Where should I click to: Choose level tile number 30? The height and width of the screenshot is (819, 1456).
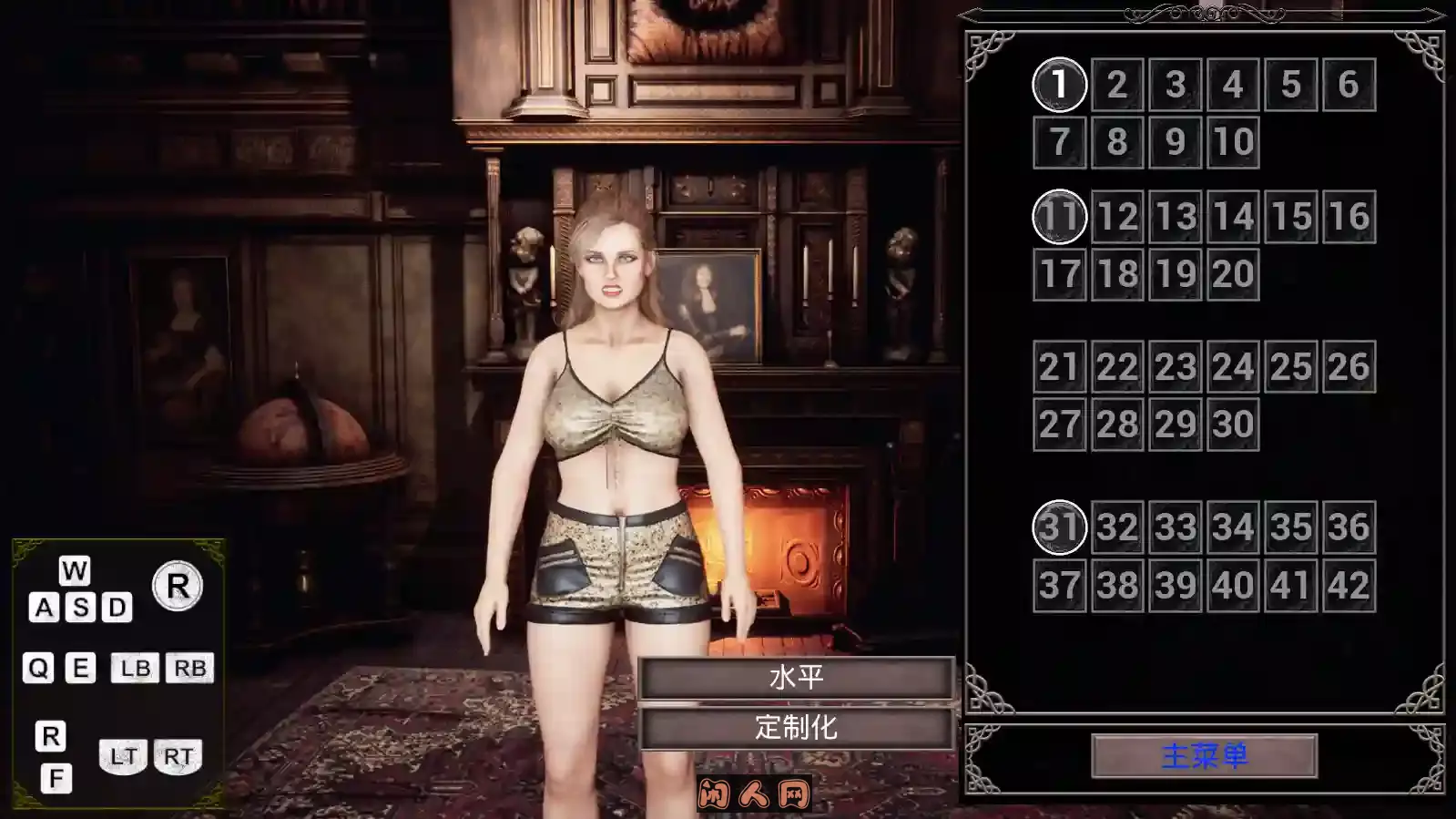(x=1233, y=425)
